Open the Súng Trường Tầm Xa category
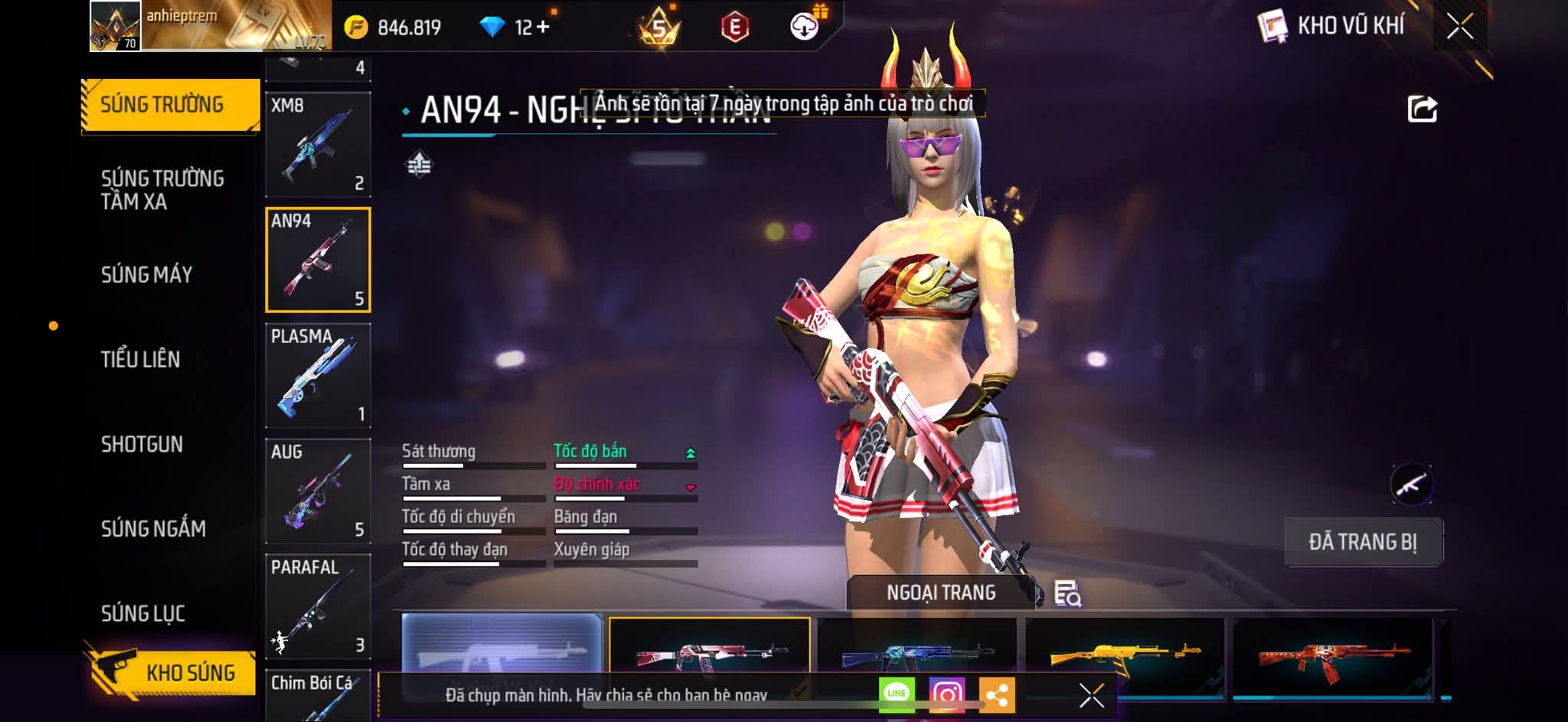 point(162,190)
